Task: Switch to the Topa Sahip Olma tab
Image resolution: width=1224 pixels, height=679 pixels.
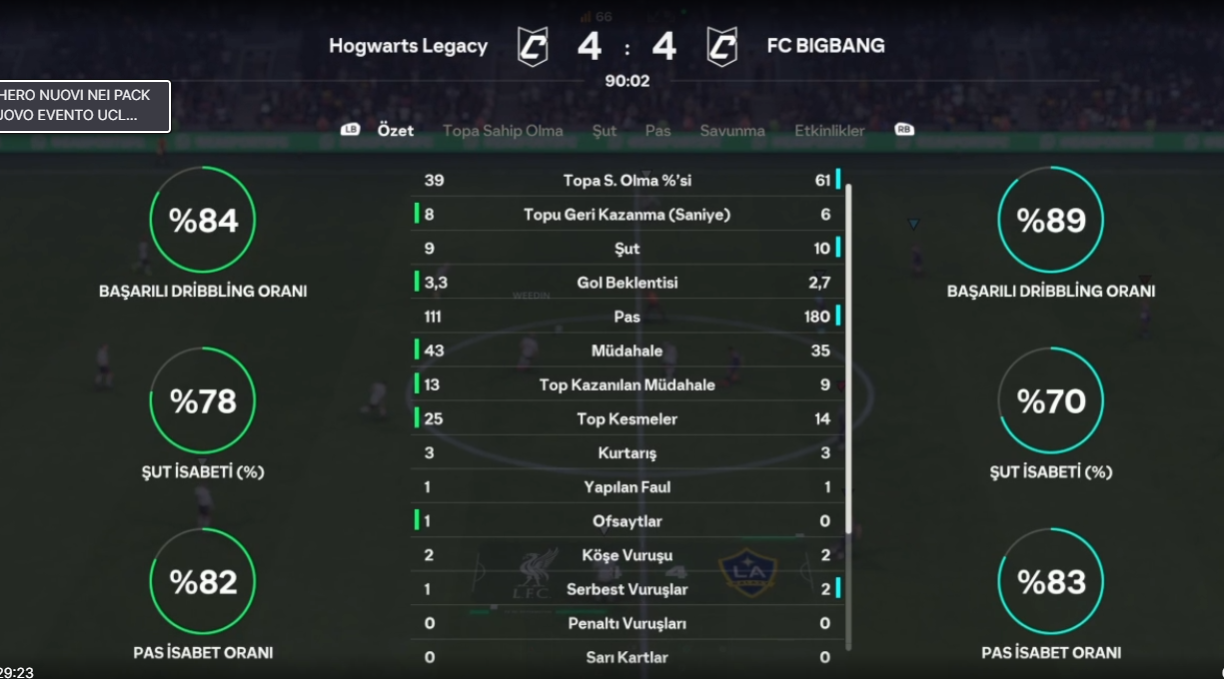Action: pos(502,131)
